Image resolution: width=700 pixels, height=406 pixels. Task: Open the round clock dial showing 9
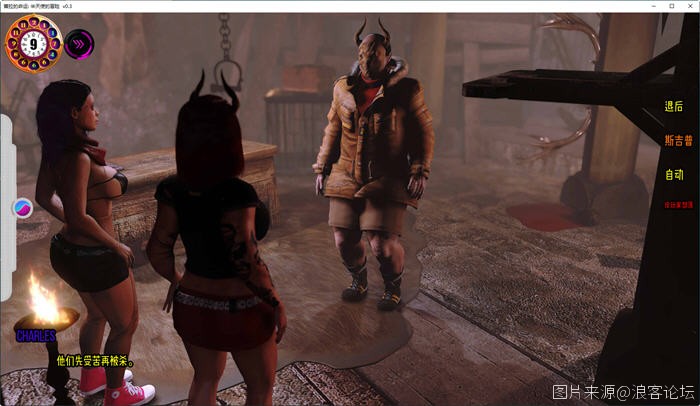(x=34, y=45)
